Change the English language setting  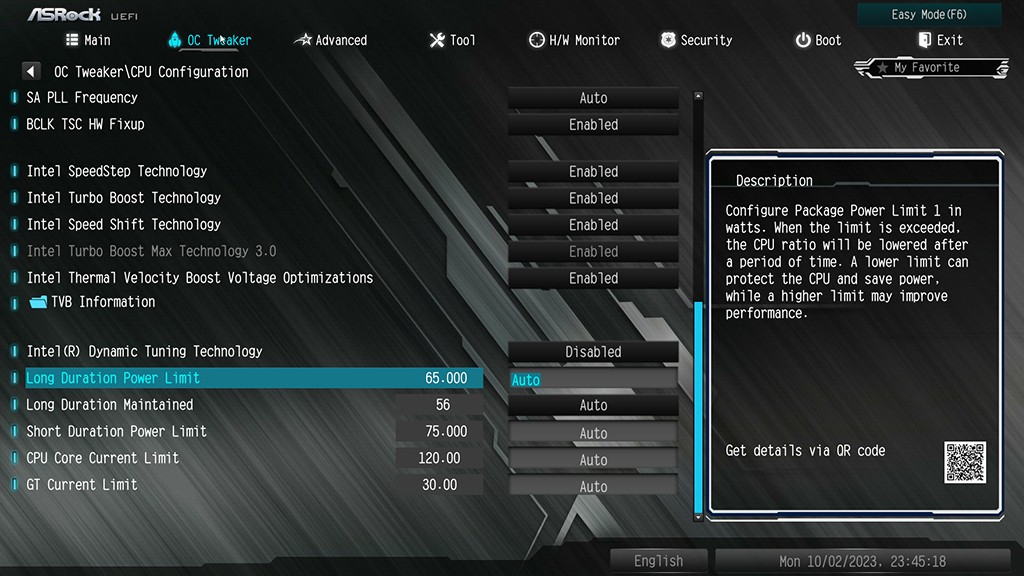[658, 561]
